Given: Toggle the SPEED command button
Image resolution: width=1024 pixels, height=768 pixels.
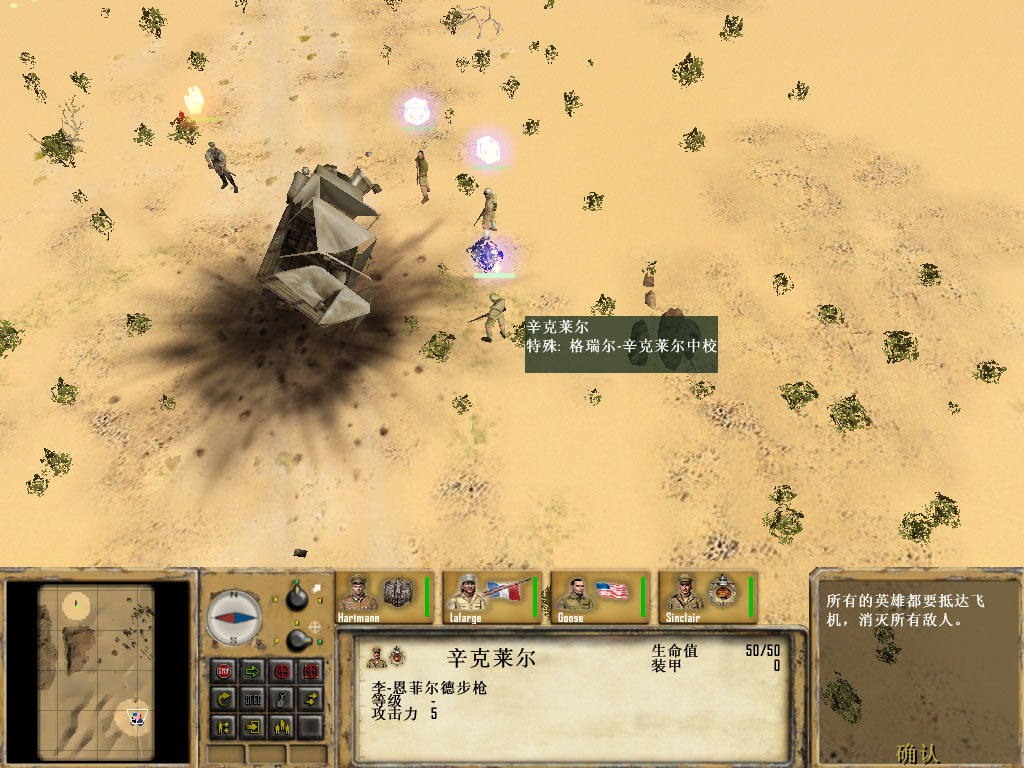Looking at the screenshot, I should point(253,698).
